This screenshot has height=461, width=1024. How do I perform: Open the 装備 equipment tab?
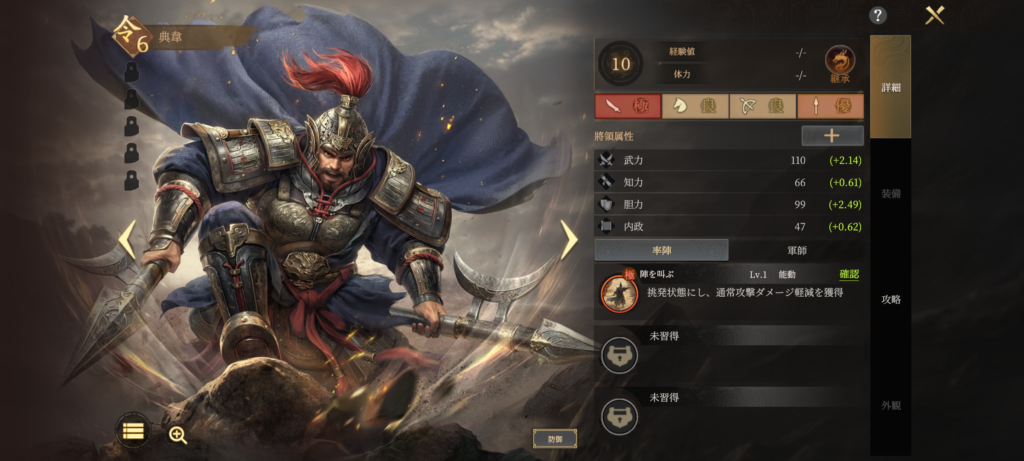(890, 193)
